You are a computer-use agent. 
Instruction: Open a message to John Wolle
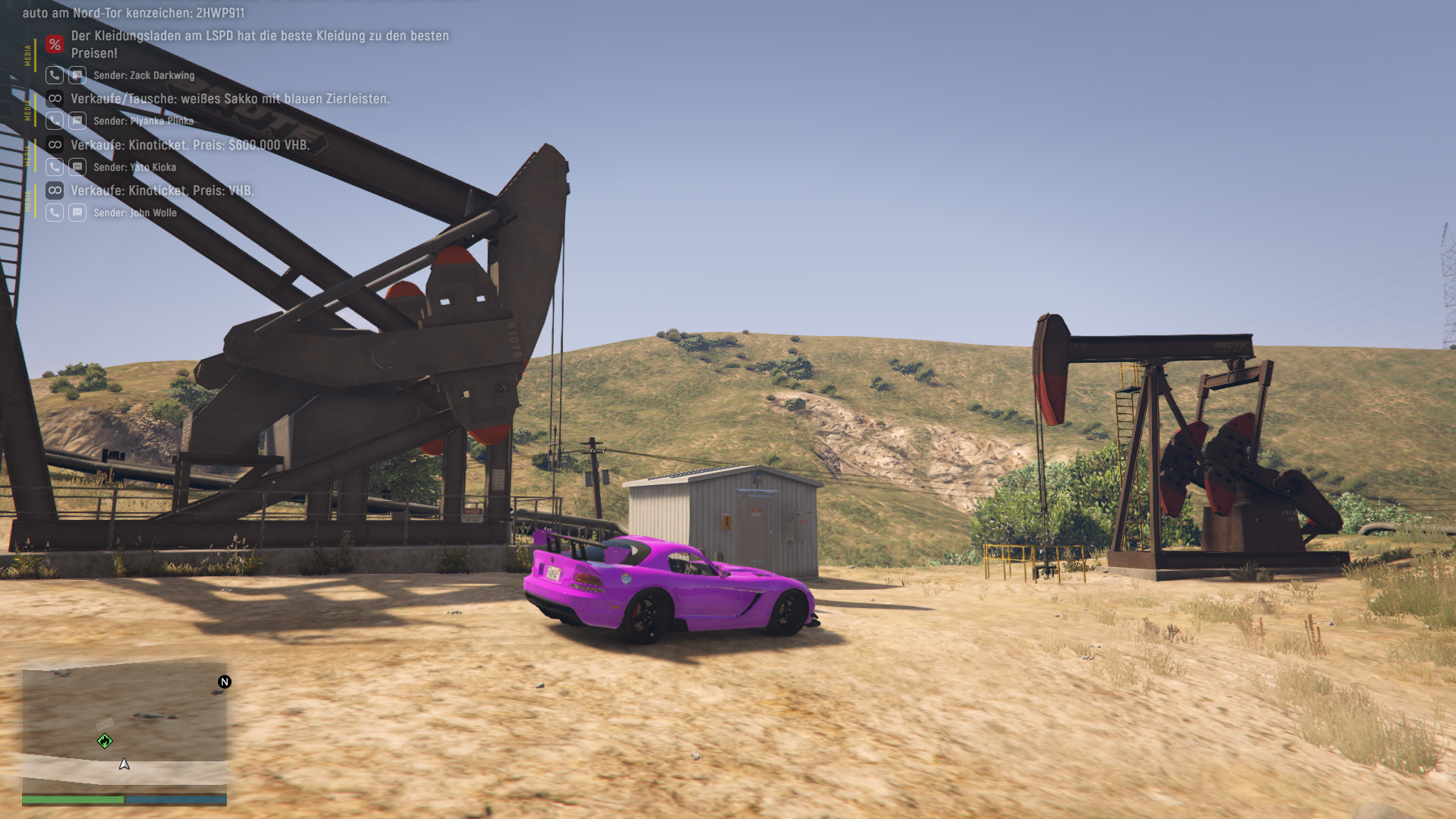77,213
